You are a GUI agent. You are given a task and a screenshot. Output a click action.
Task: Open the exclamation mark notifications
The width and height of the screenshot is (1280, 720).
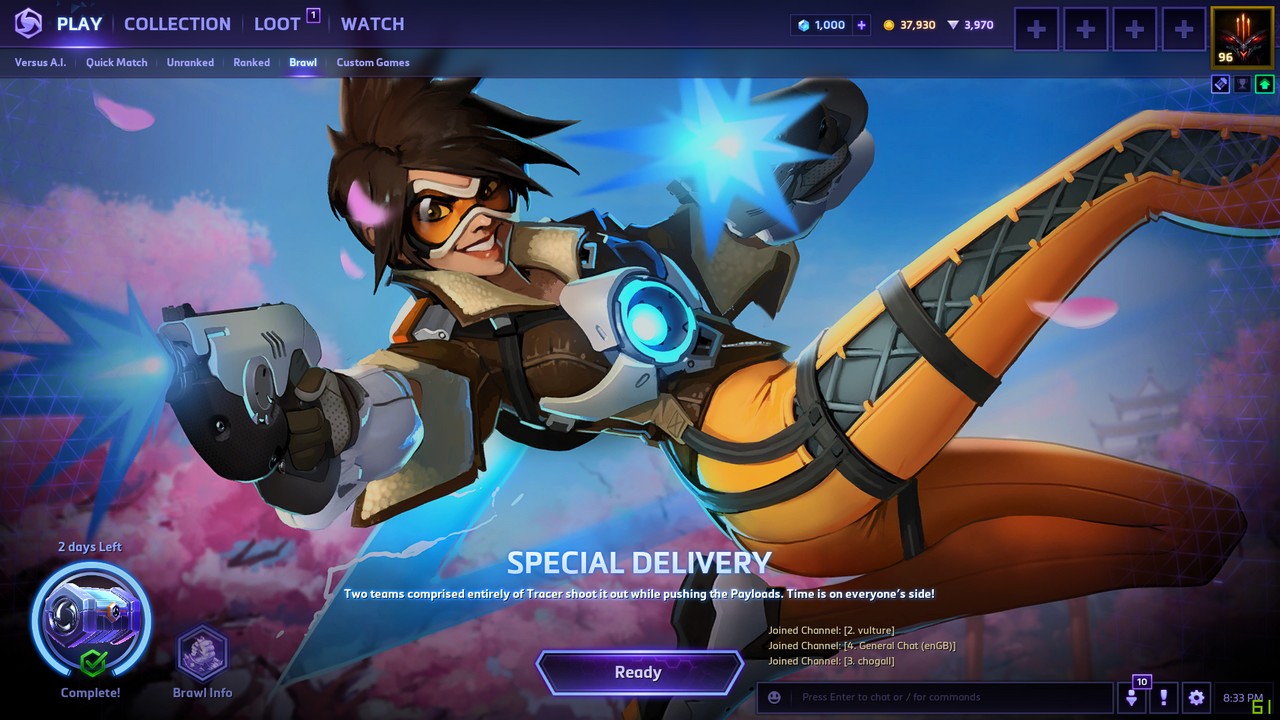(x=1163, y=697)
